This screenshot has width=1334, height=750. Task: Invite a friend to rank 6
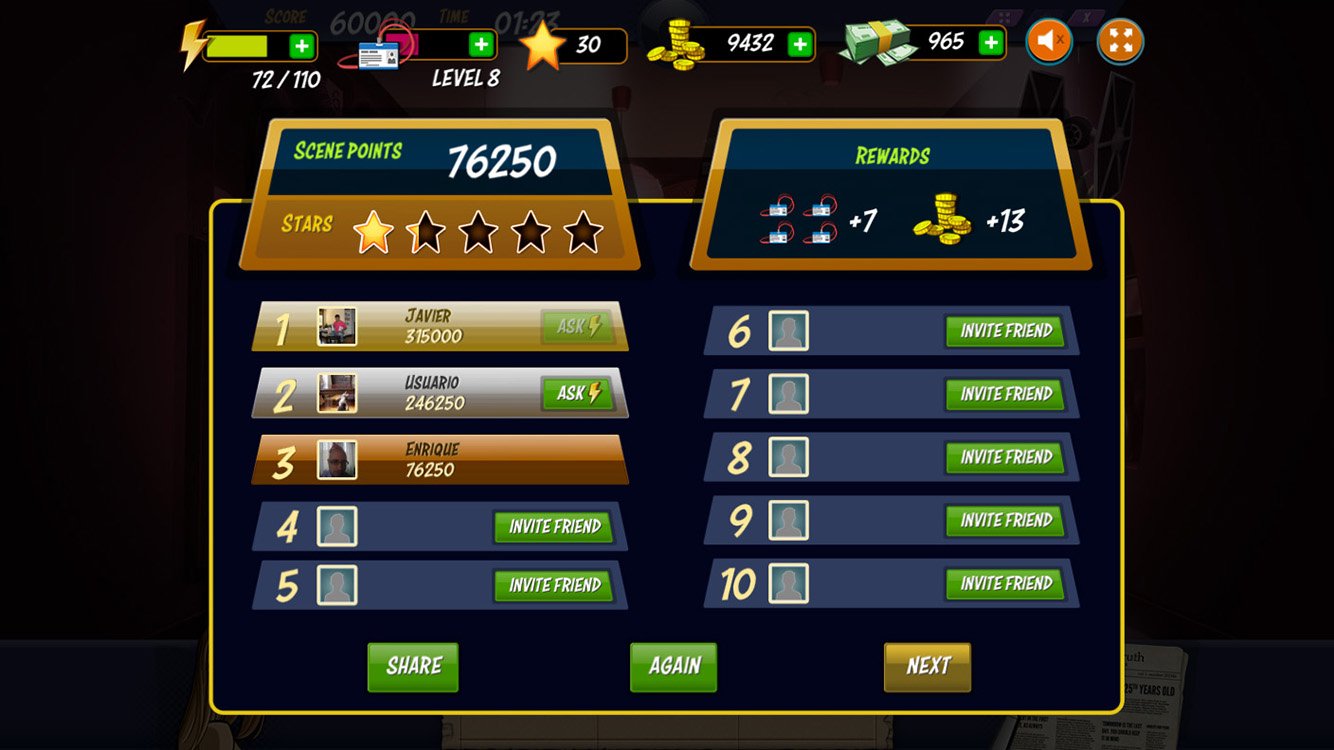(x=1005, y=331)
